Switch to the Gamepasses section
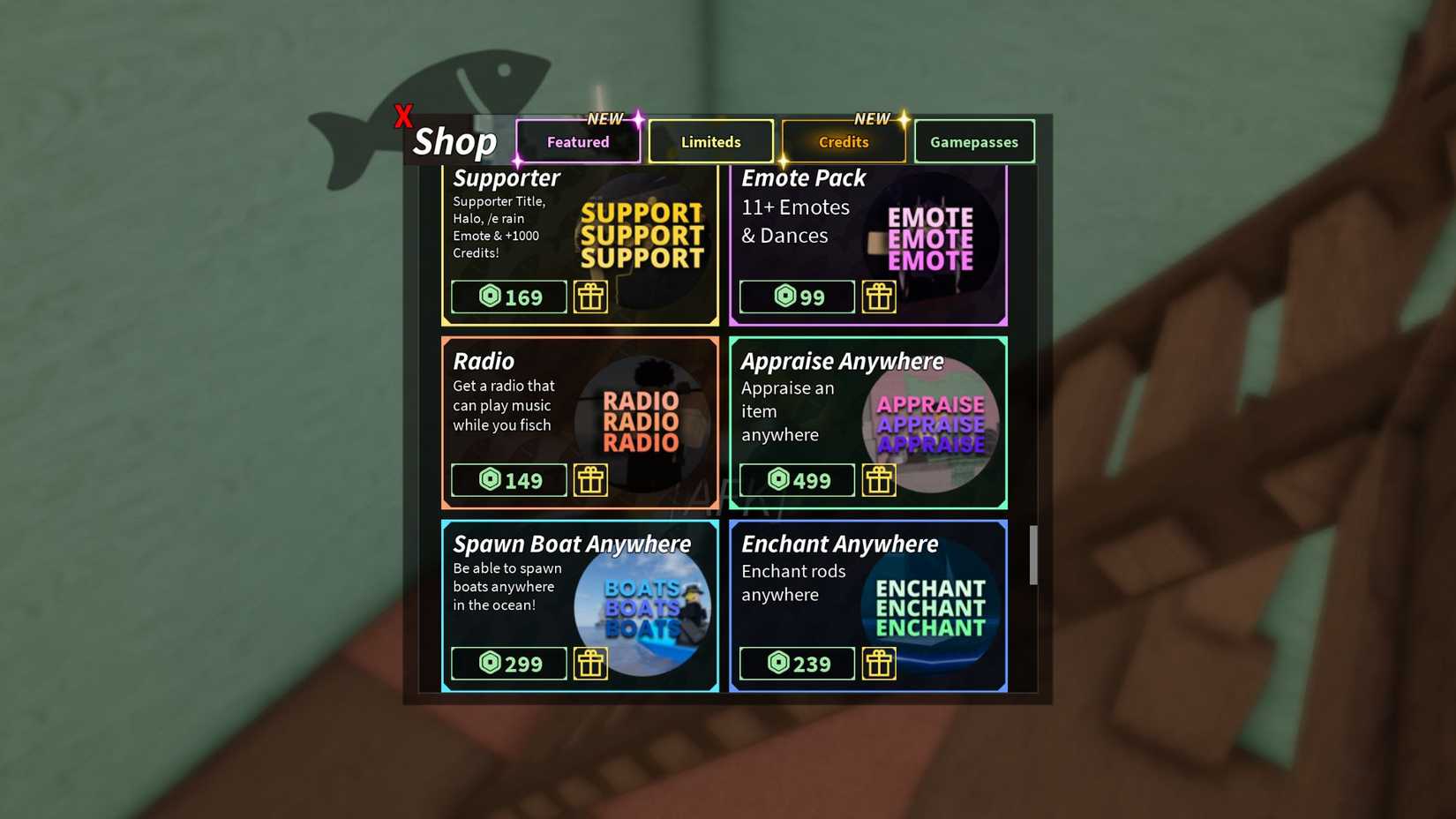This screenshot has height=819, width=1456. point(974,141)
